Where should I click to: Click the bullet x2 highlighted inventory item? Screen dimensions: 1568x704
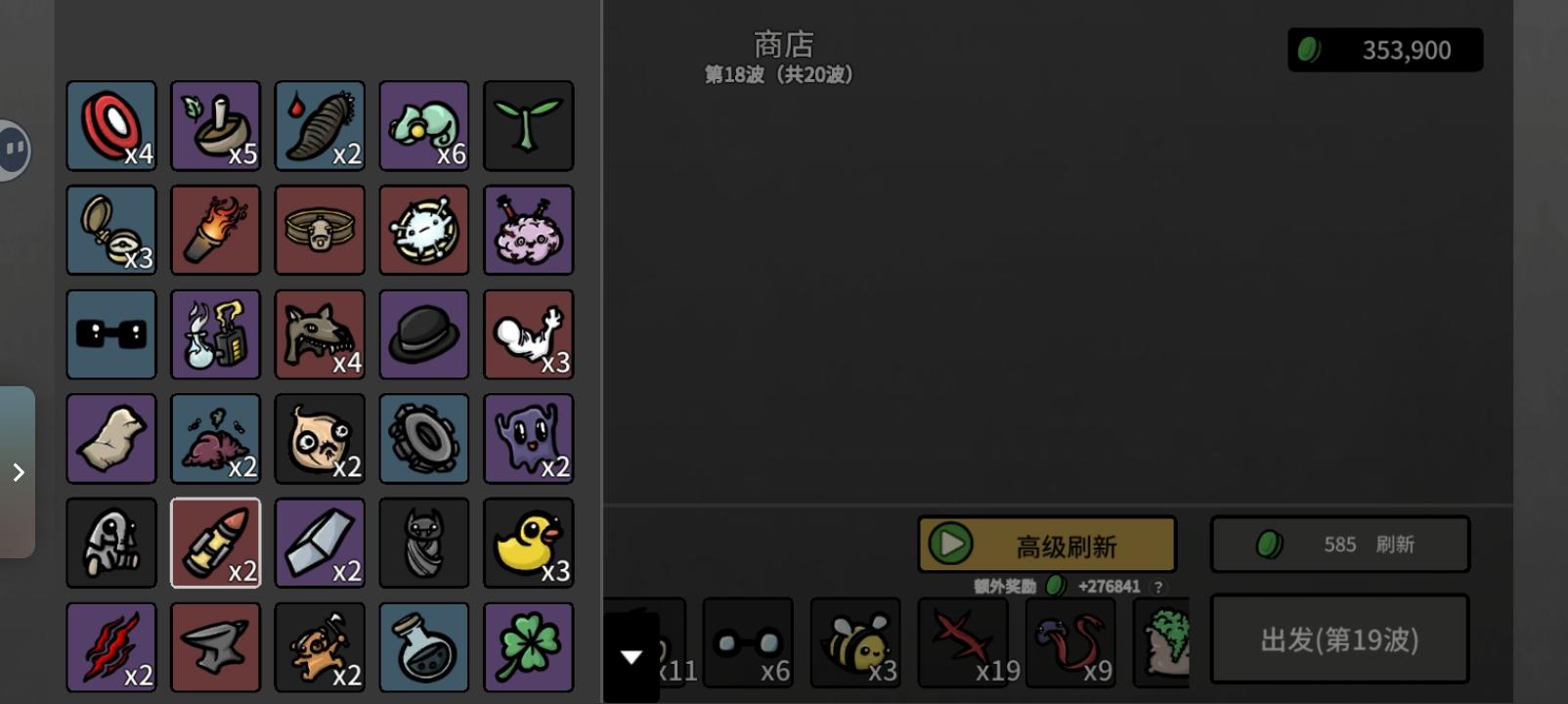point(215,543)
